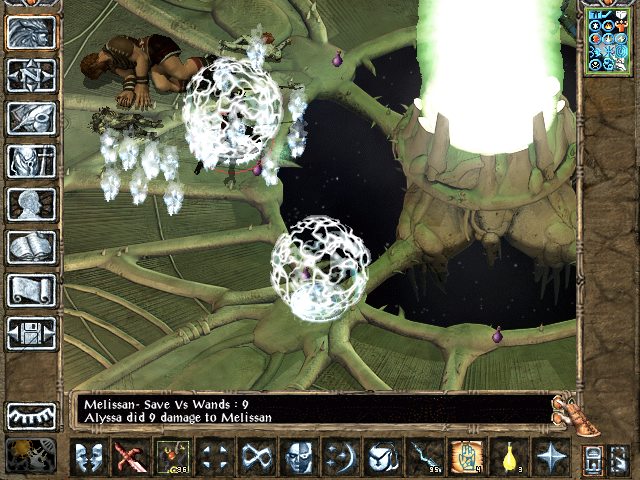This screenshot has height=480, width=640.
Task: Select the silver face mask ability
Action: (x=297, y=458)
